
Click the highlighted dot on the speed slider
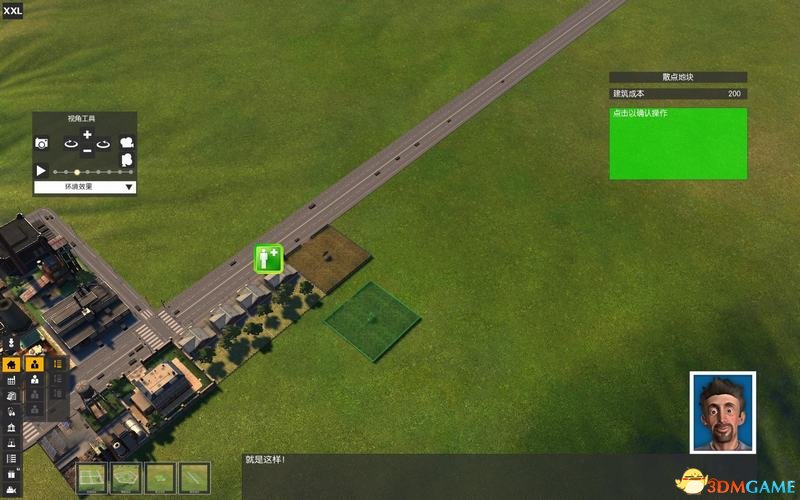pyautogui.click(x=77, y=172)
